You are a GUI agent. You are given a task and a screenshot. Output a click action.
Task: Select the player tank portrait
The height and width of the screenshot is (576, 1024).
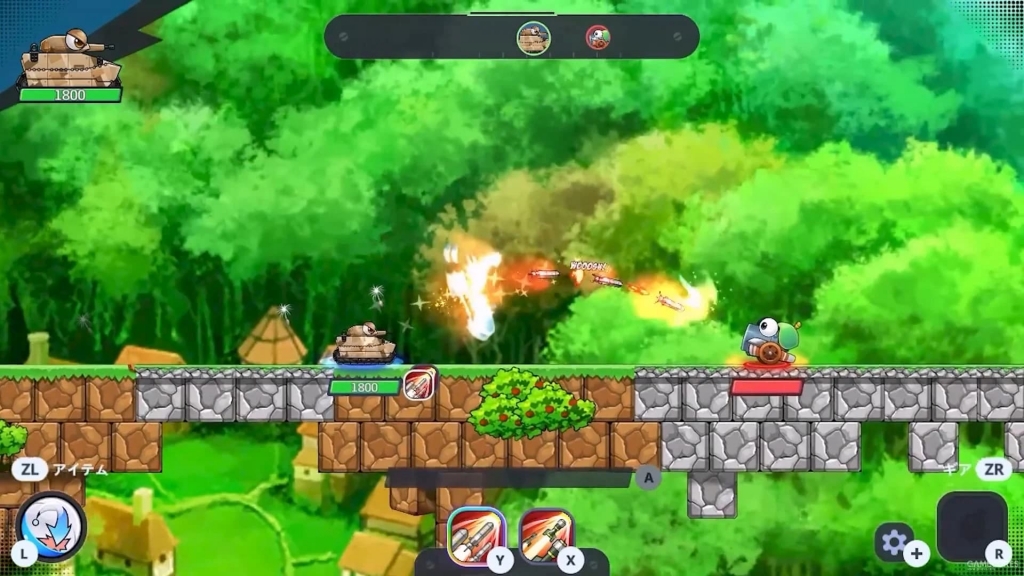70,58
